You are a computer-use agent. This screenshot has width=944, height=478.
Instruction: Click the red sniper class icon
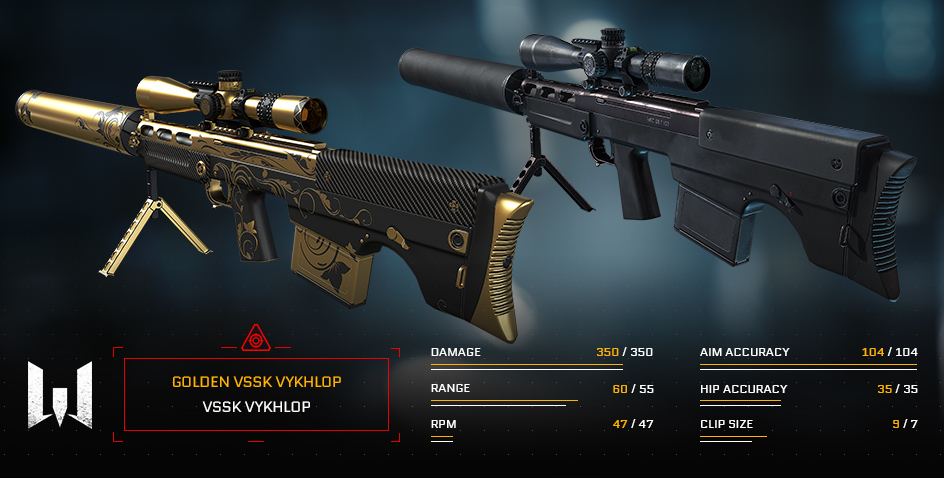(x=256, y=338)
